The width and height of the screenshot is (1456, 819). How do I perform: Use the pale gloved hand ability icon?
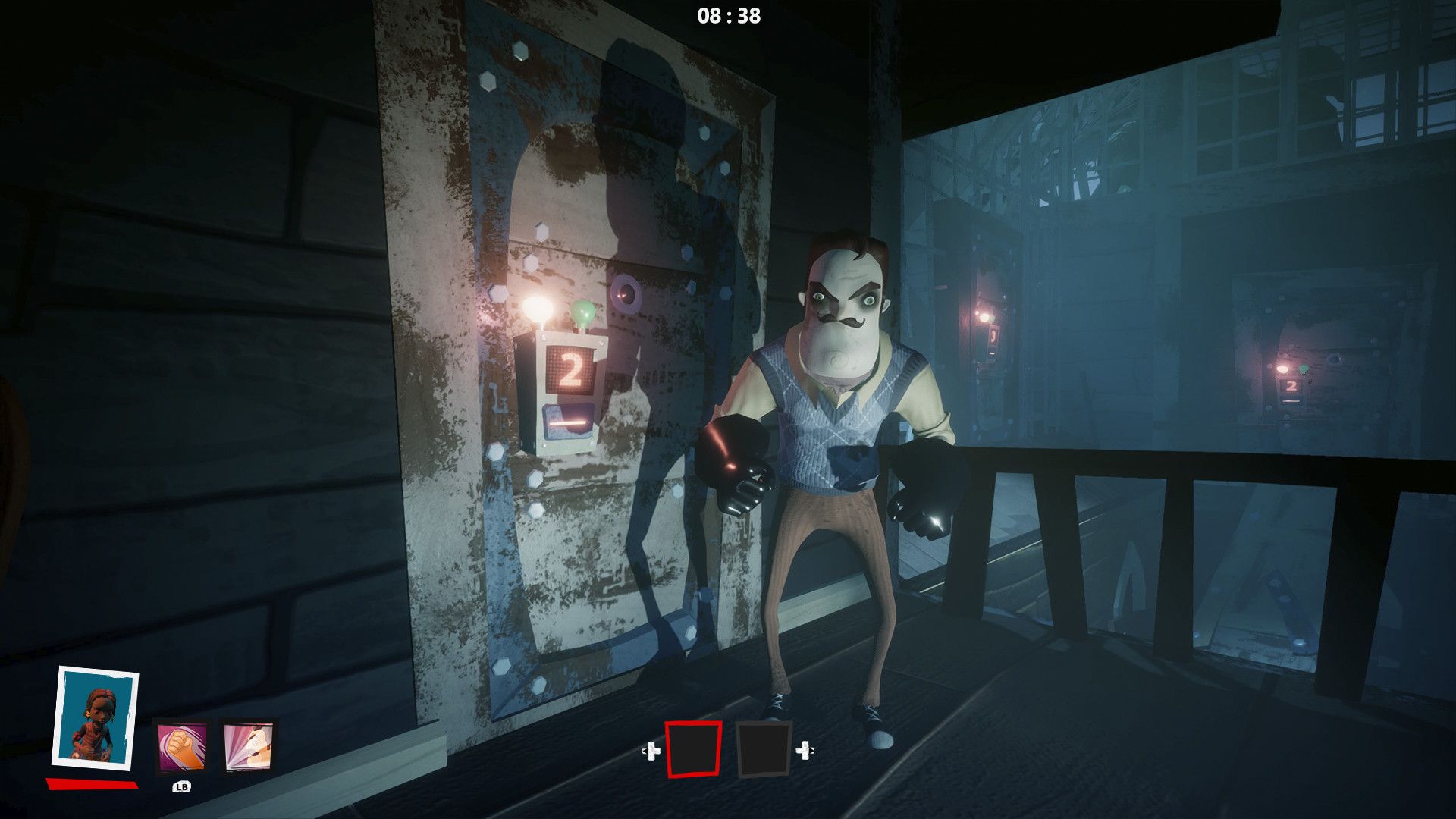(249, 747)
